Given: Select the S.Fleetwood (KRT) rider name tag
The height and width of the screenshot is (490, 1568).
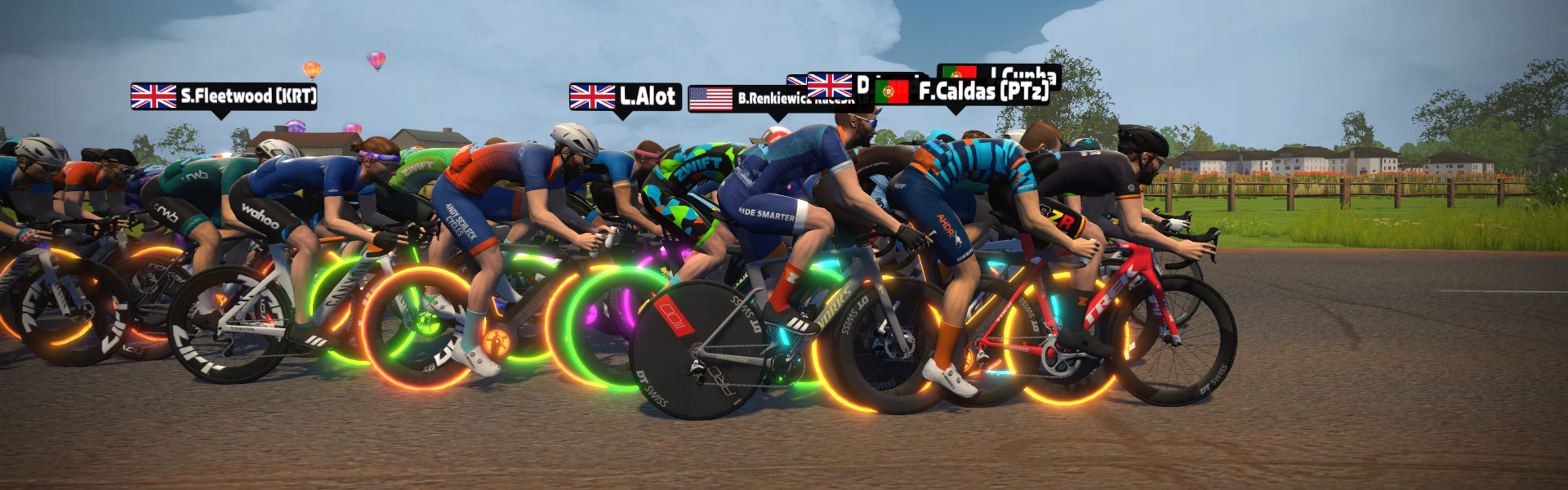Looking at the screenshot, I should coord(224,96).
